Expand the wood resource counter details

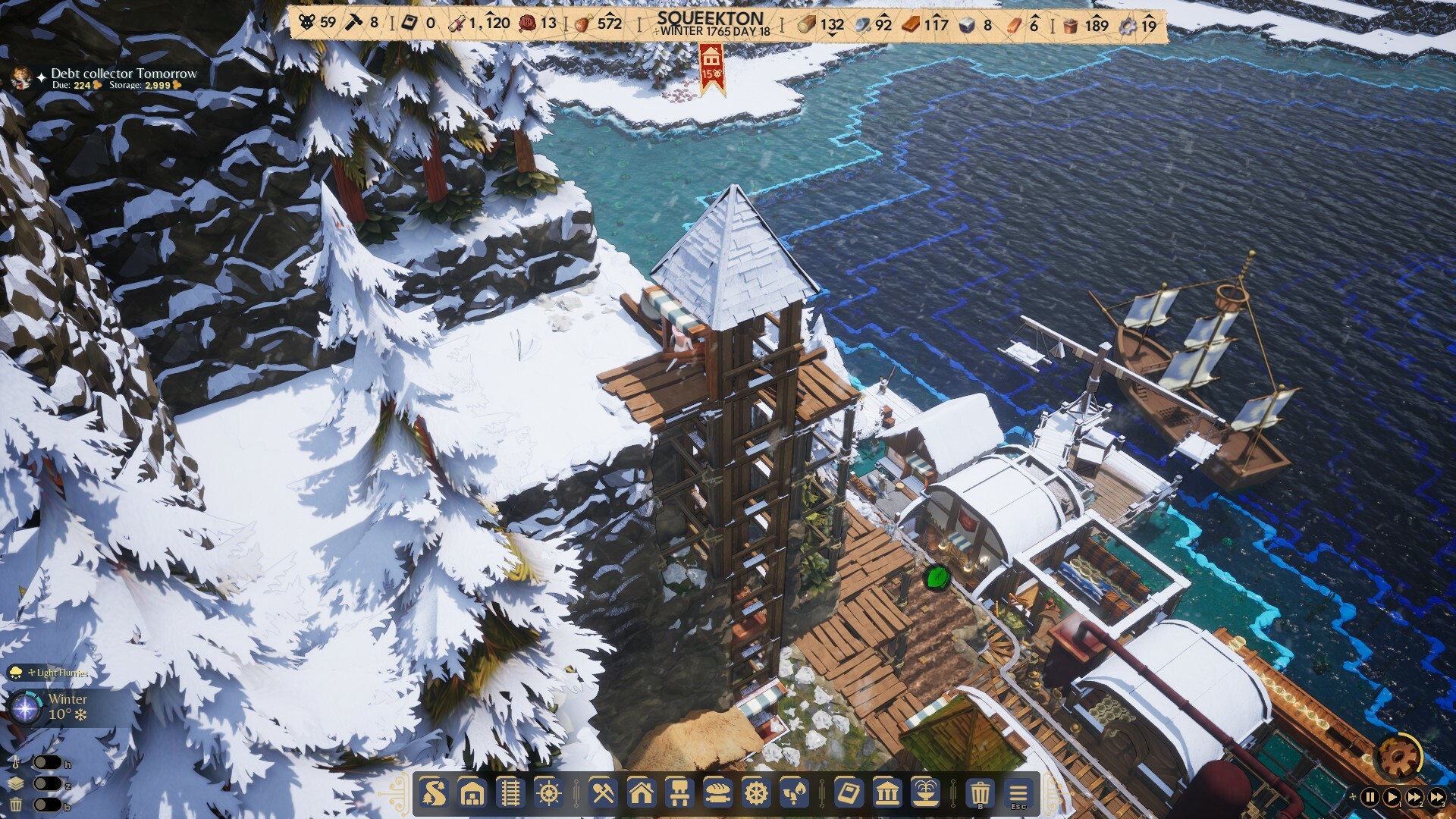(x=819, y=24)
